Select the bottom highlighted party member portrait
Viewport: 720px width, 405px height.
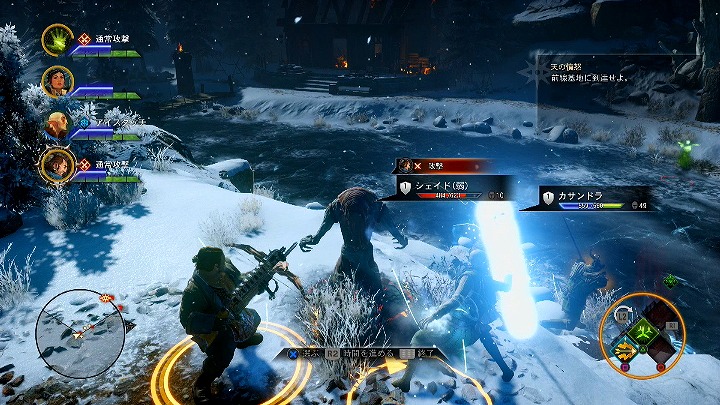[57, 165]
